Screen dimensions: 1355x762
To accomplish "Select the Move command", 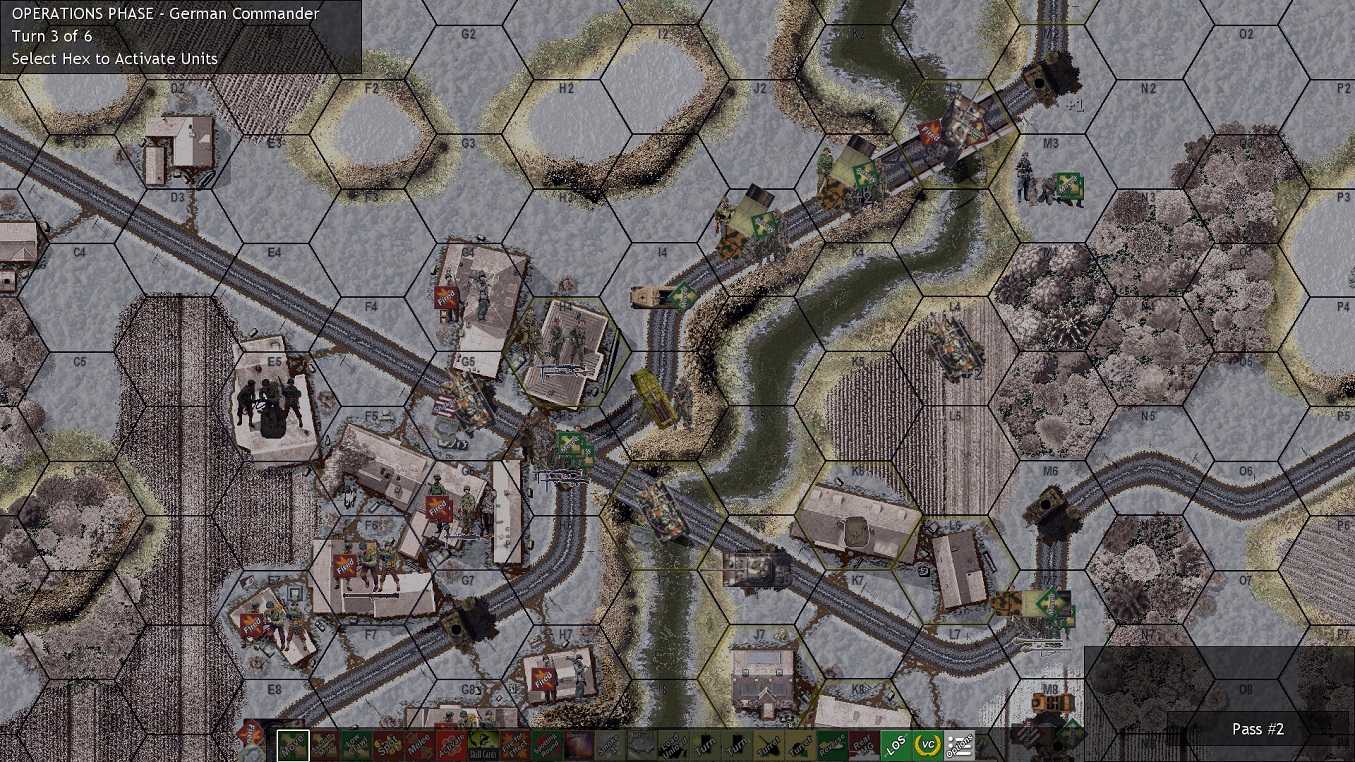I will pos(293,745).
